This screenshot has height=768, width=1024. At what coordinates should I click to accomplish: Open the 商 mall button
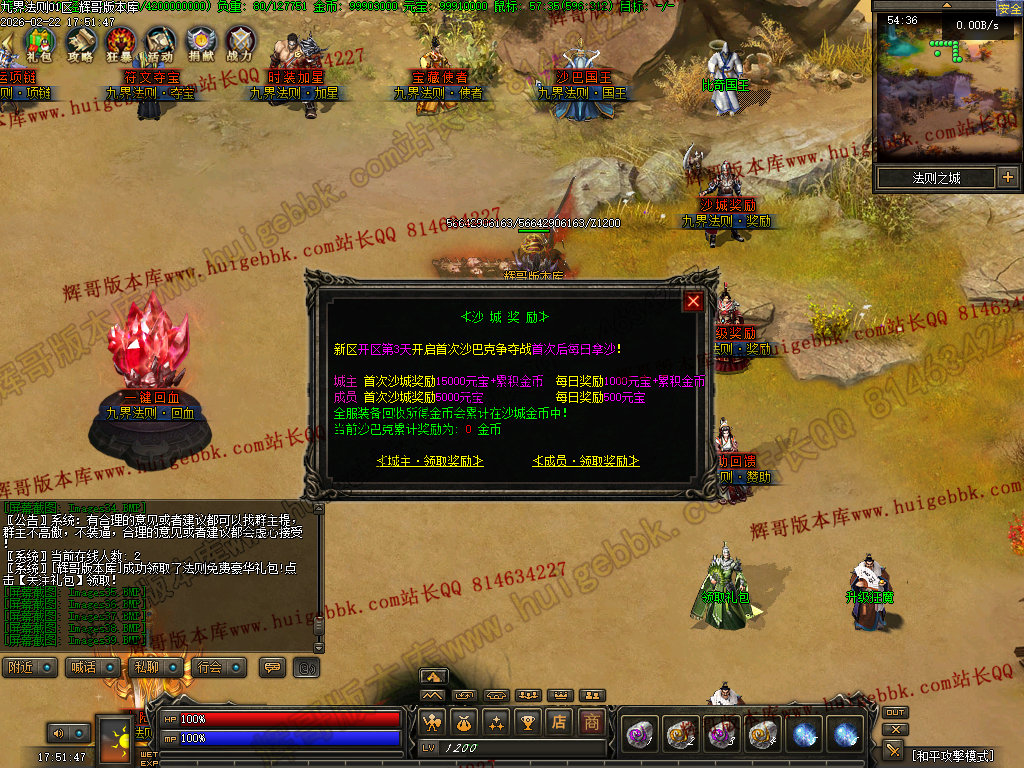pyautogui.click(x=593, y=722)
